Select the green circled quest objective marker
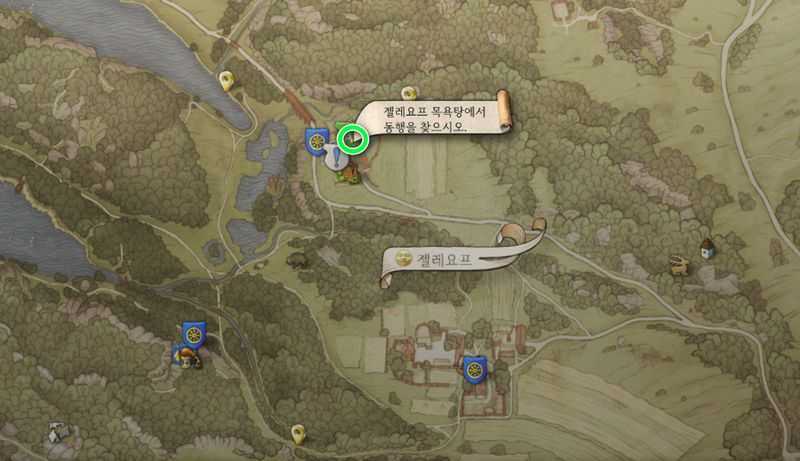Viewport: 800px width, 461px height. (352, 138)
